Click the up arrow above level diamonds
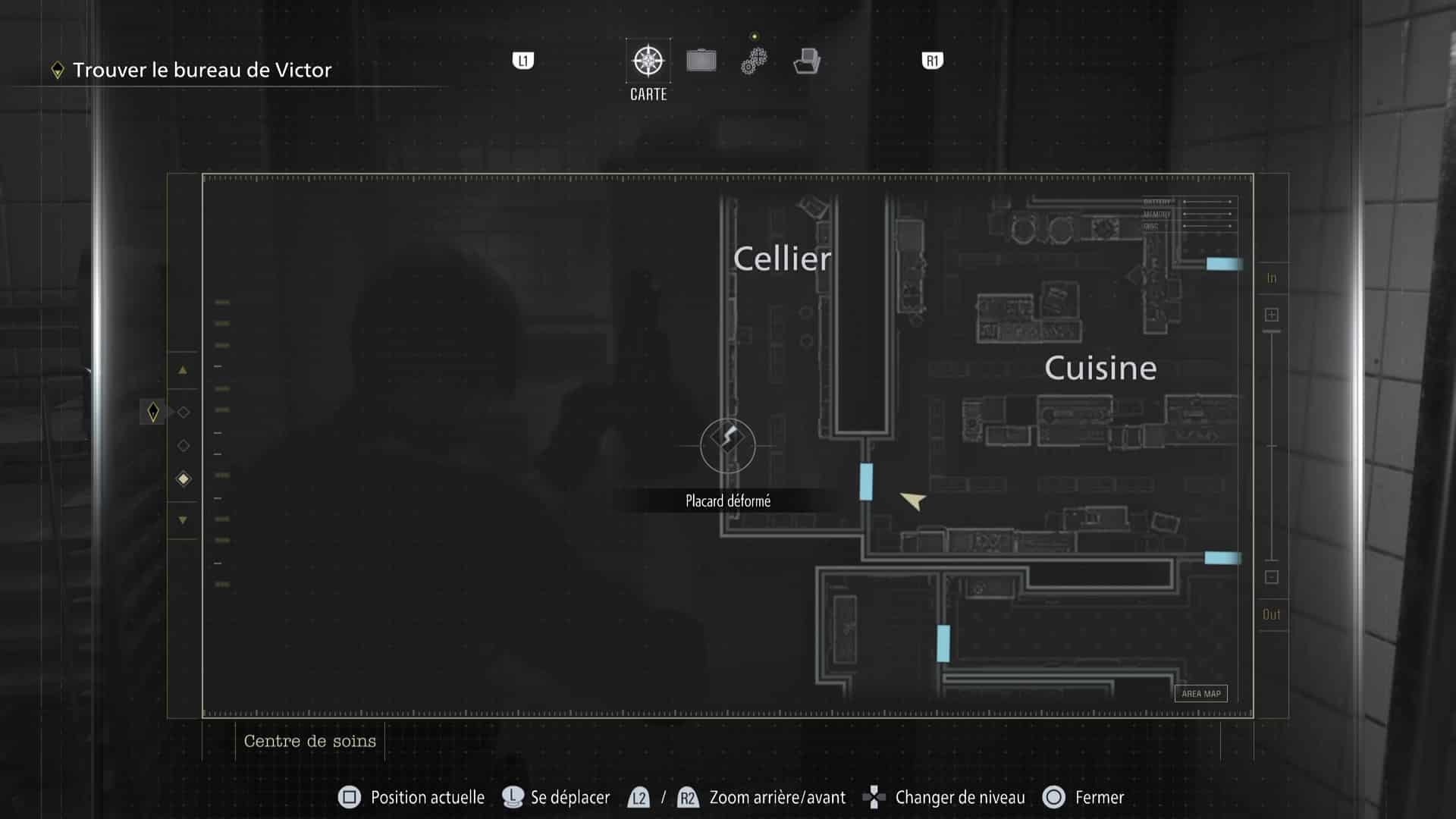 tap(182, 370)
